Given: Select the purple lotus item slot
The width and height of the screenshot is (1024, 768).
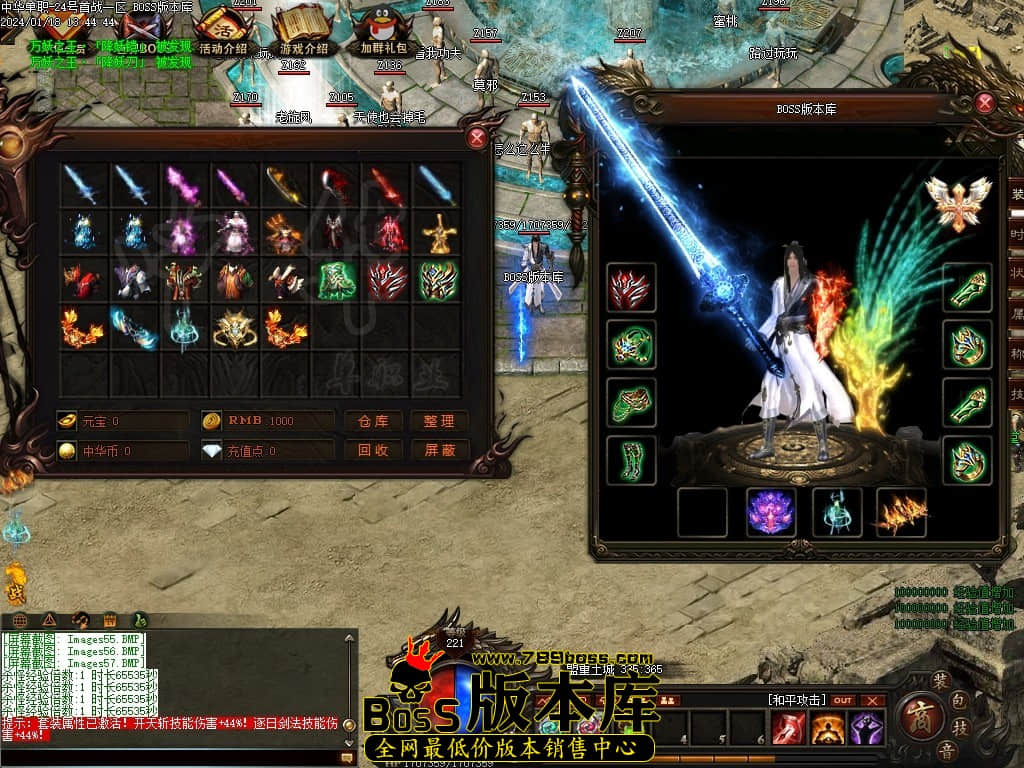Looking at the screenshot, I should point(771,512).
